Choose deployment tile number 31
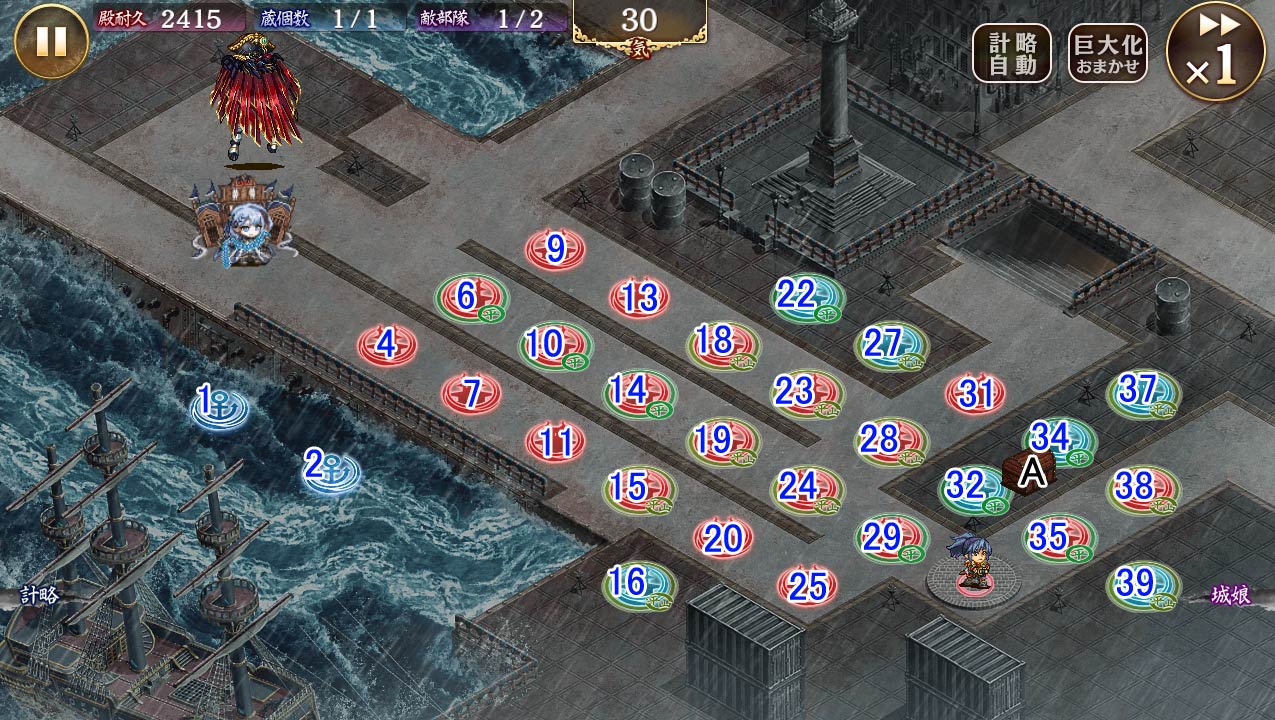Screen dimensions: 1275x720 pyautogui.click(x=975, y=394)
